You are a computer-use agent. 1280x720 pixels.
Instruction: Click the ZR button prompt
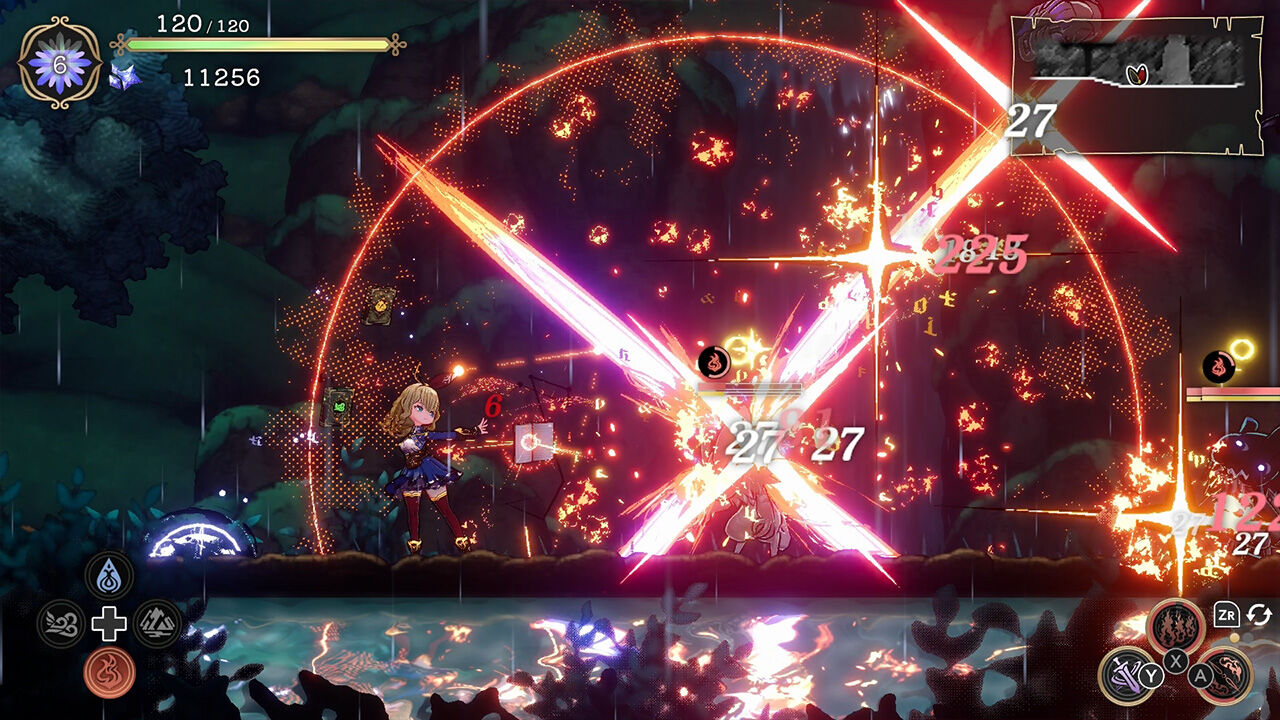1227,614
